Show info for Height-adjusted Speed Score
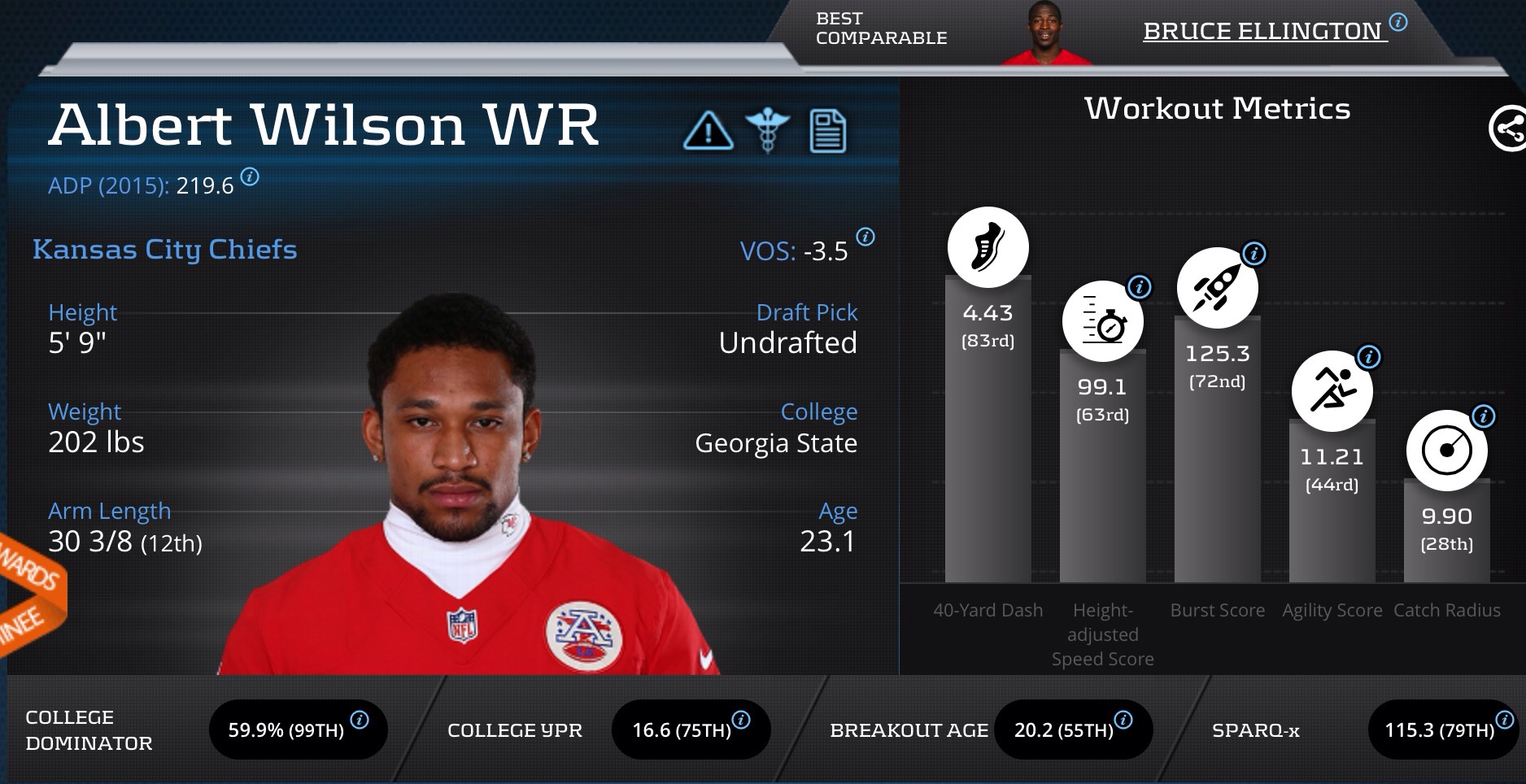Viewport: 1526px width, 784px height. [x=1140, y=286]
